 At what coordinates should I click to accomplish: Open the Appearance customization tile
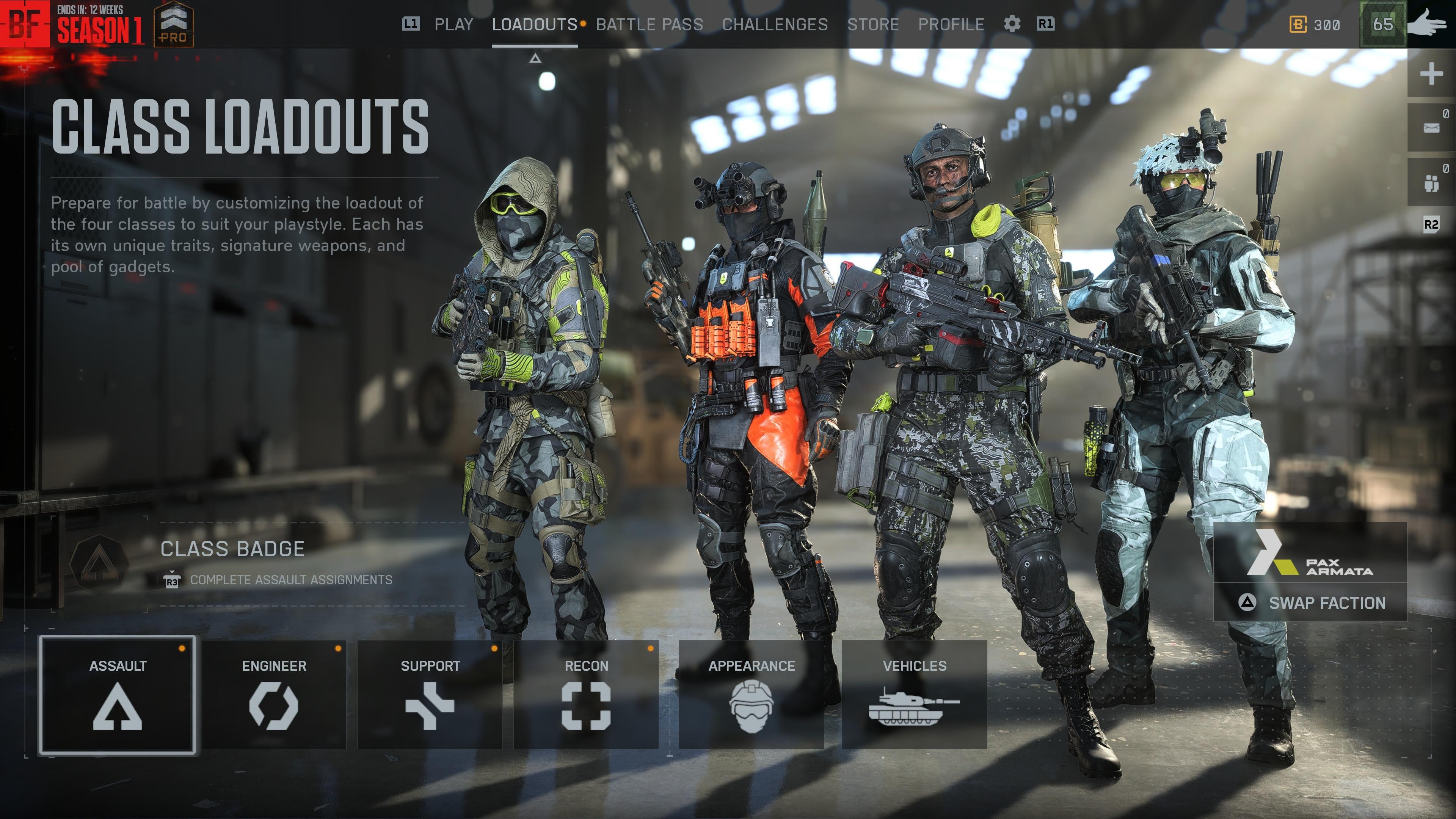point(751,695)
